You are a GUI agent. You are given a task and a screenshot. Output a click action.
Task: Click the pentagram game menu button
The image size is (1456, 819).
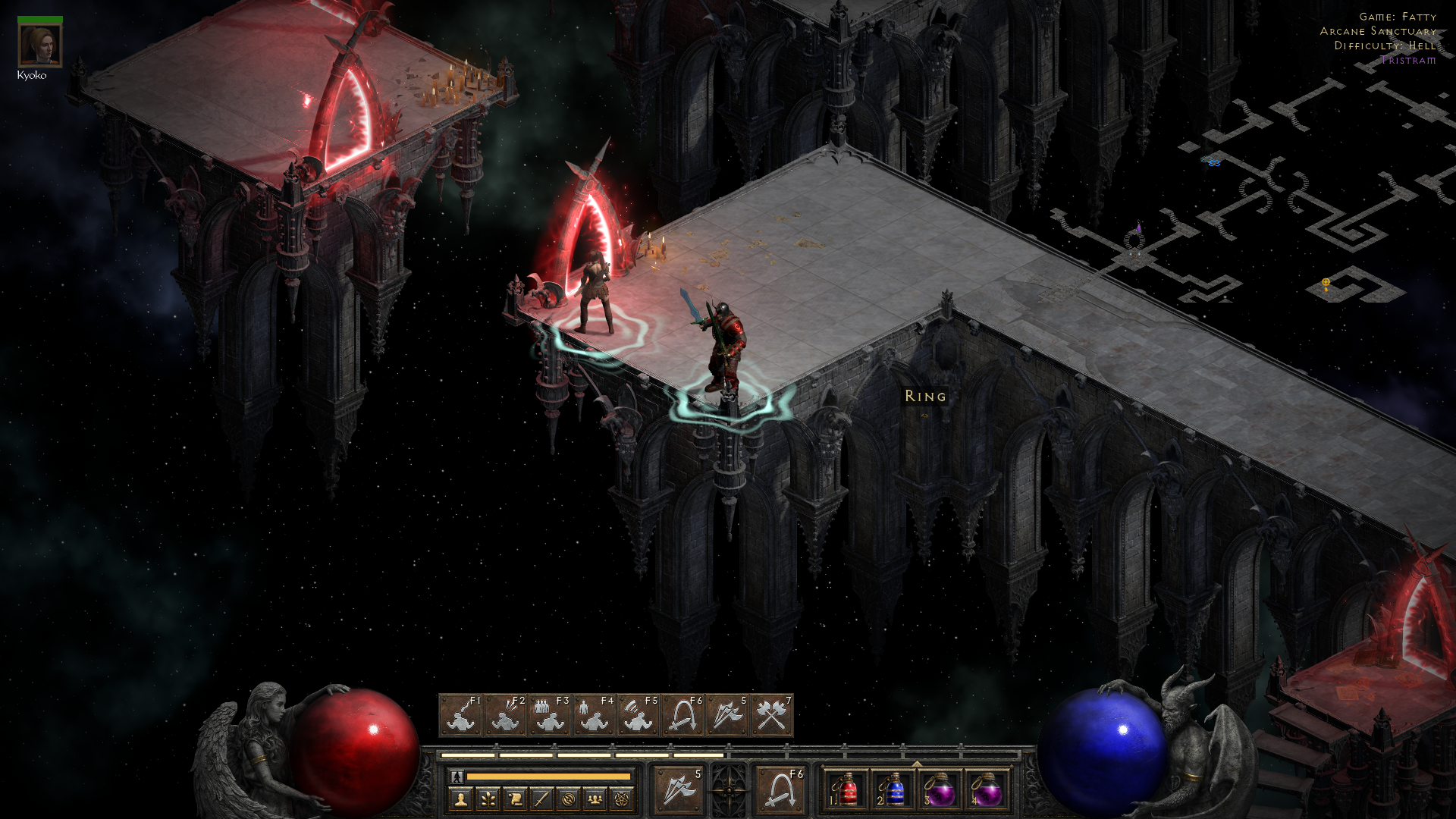(622, 799)
